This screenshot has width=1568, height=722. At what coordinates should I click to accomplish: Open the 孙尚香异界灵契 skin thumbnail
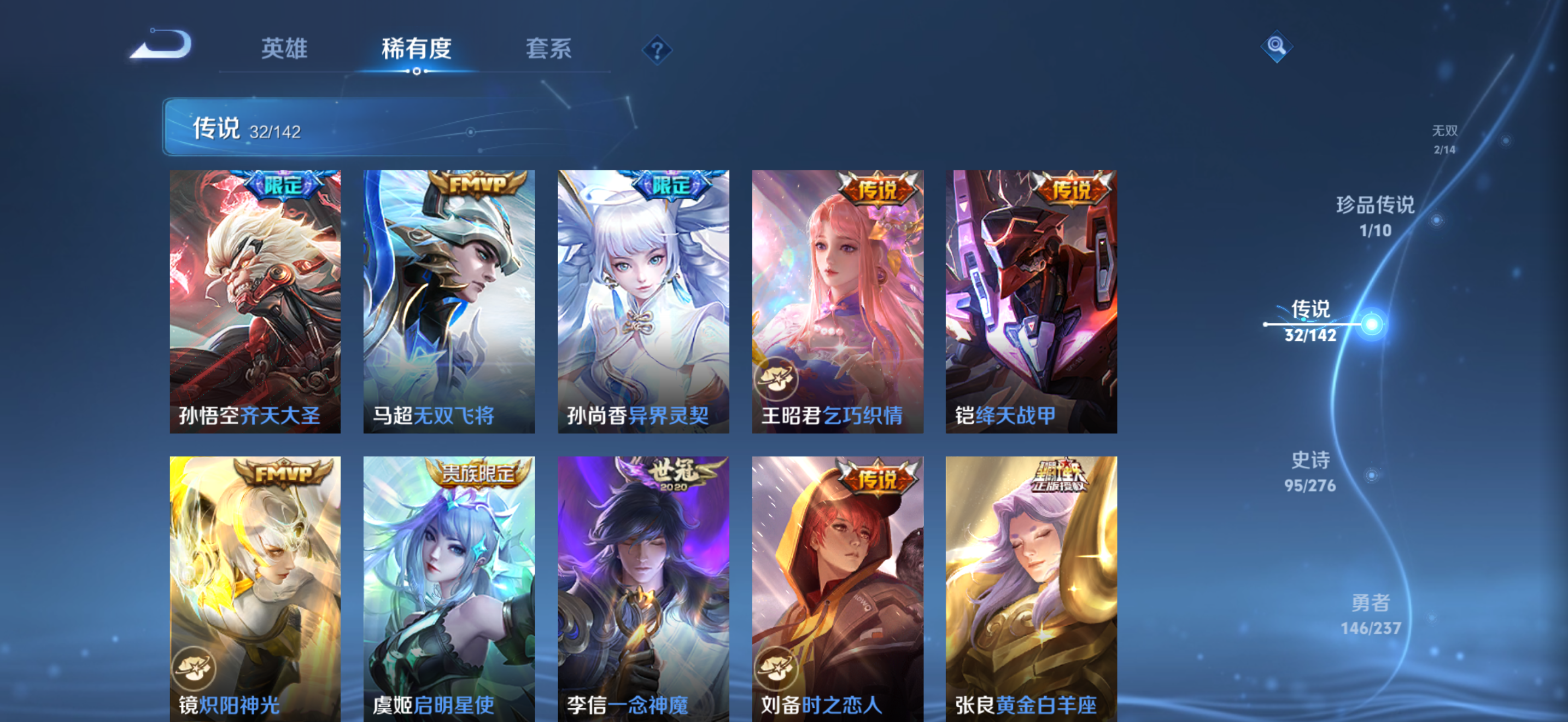coord(643,301)
